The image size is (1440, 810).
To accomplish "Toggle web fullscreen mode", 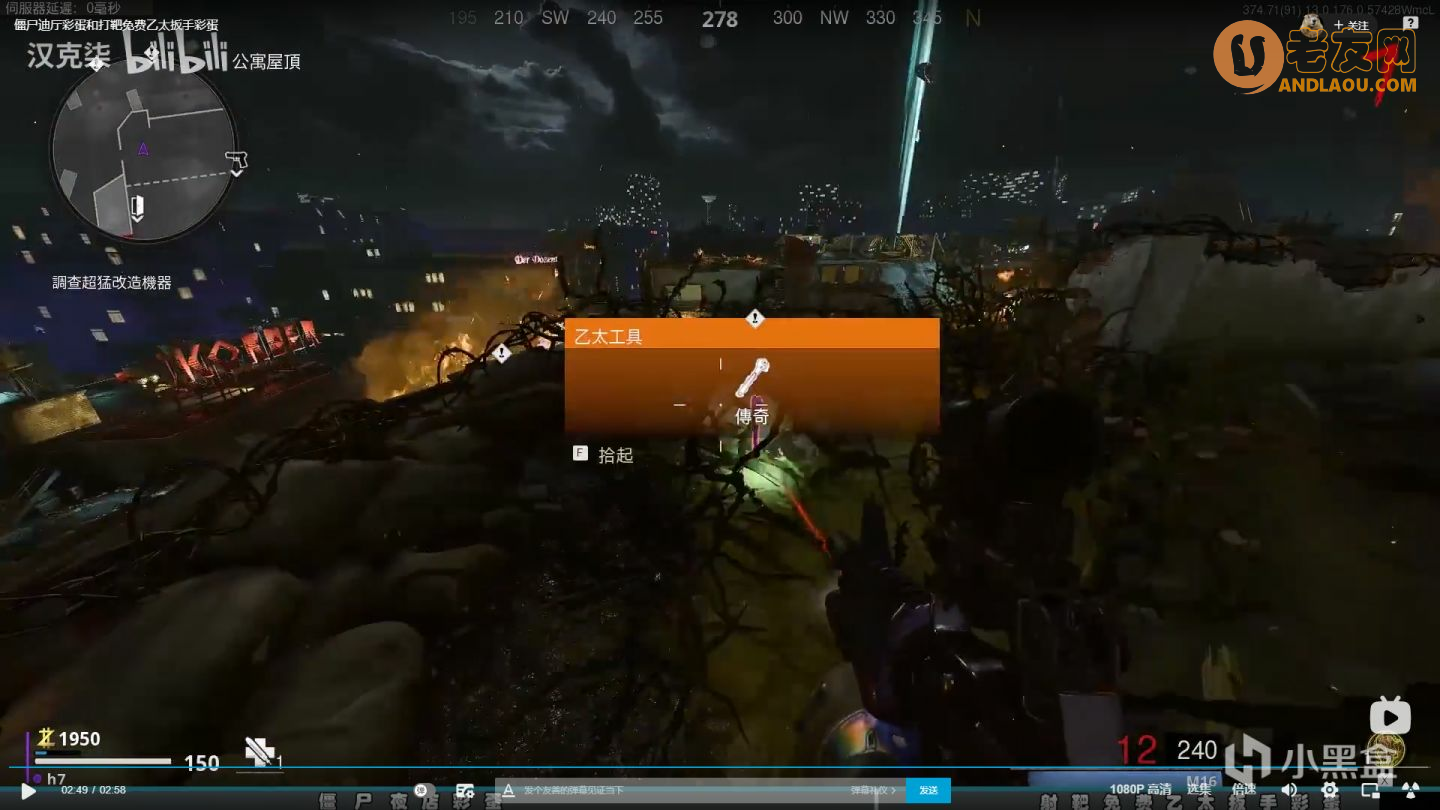I will pyautogui.click(x=1411, y=790).
